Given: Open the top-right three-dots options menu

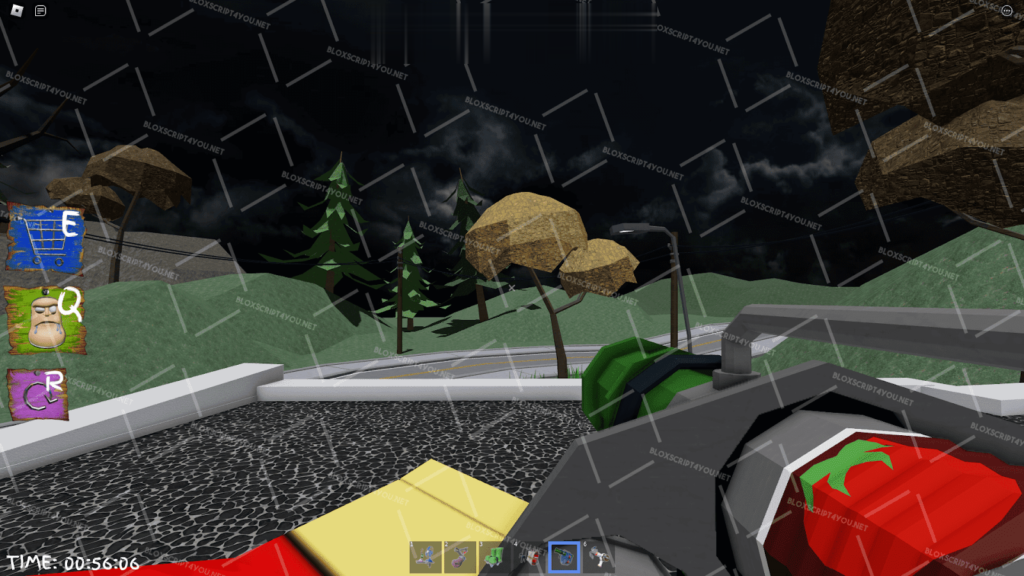Looking at the screenshot, I should click(1006, 11).
